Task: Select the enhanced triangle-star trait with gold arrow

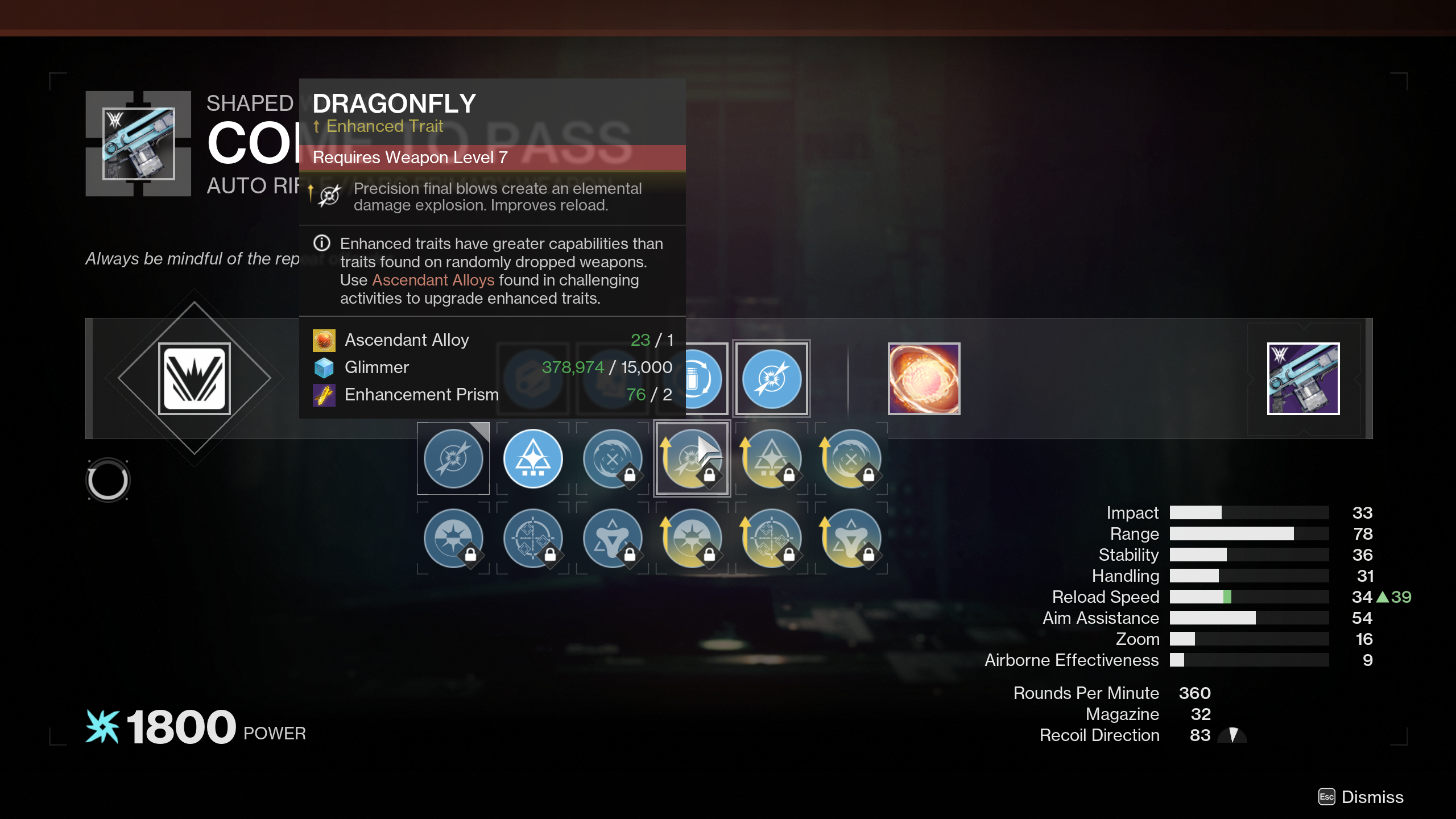Action: (x=771, y=458)
